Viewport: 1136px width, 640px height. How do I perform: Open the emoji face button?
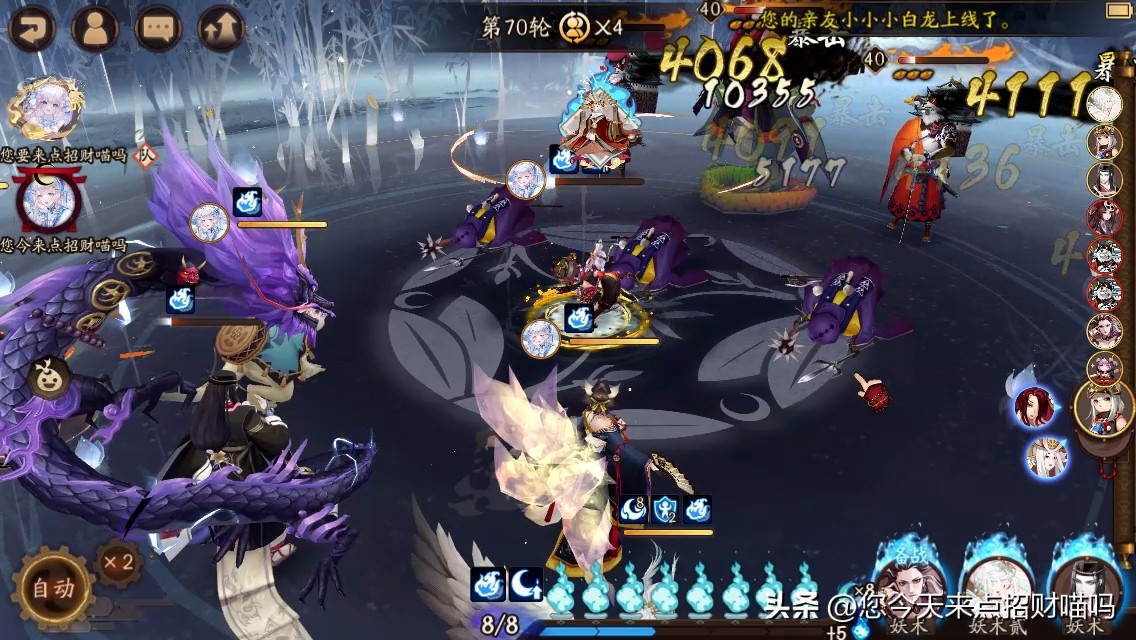pos(48,378)
